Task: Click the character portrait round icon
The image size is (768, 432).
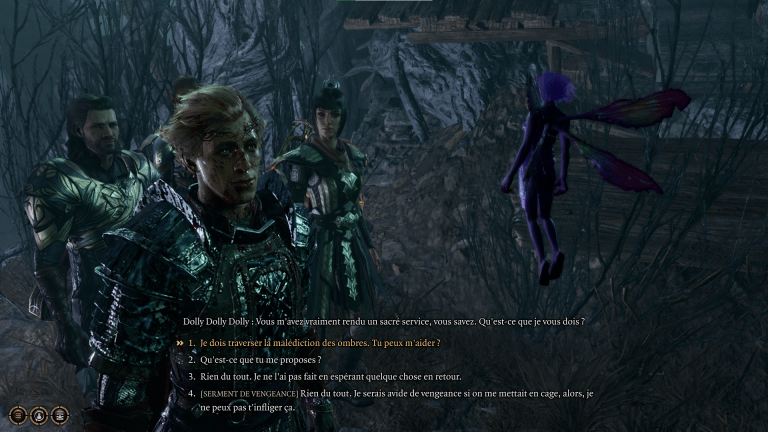Action: (39, 414)
